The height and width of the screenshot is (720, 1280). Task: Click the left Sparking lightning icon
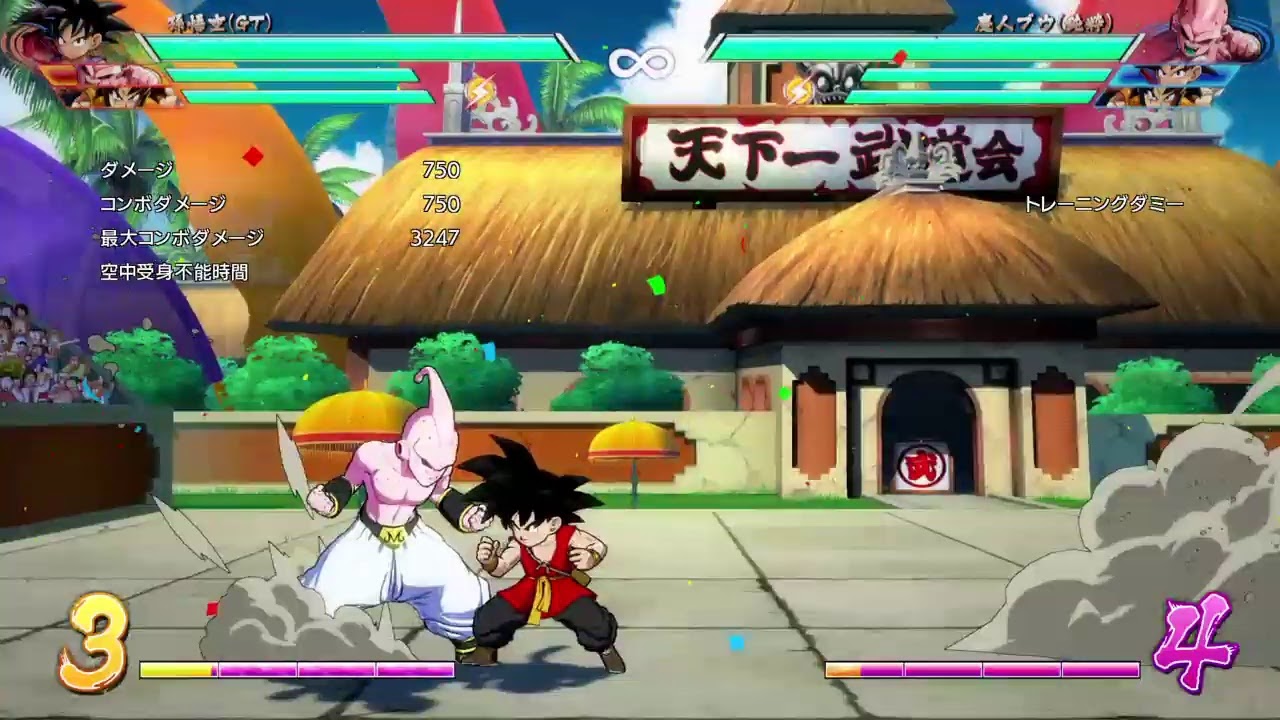(480, 90)
